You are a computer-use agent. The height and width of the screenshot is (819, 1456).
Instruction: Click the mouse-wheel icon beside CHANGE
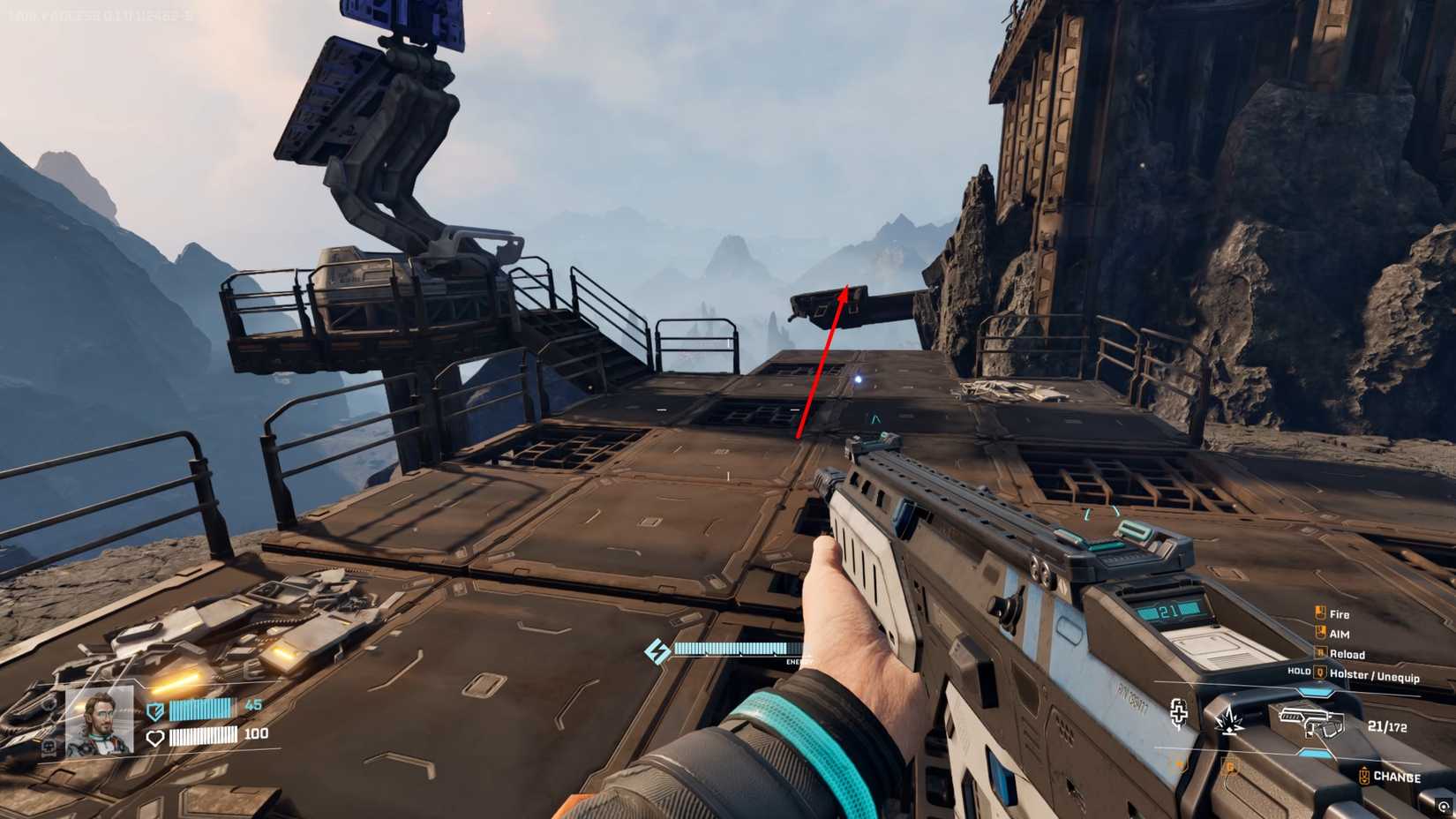point(1363,776)
